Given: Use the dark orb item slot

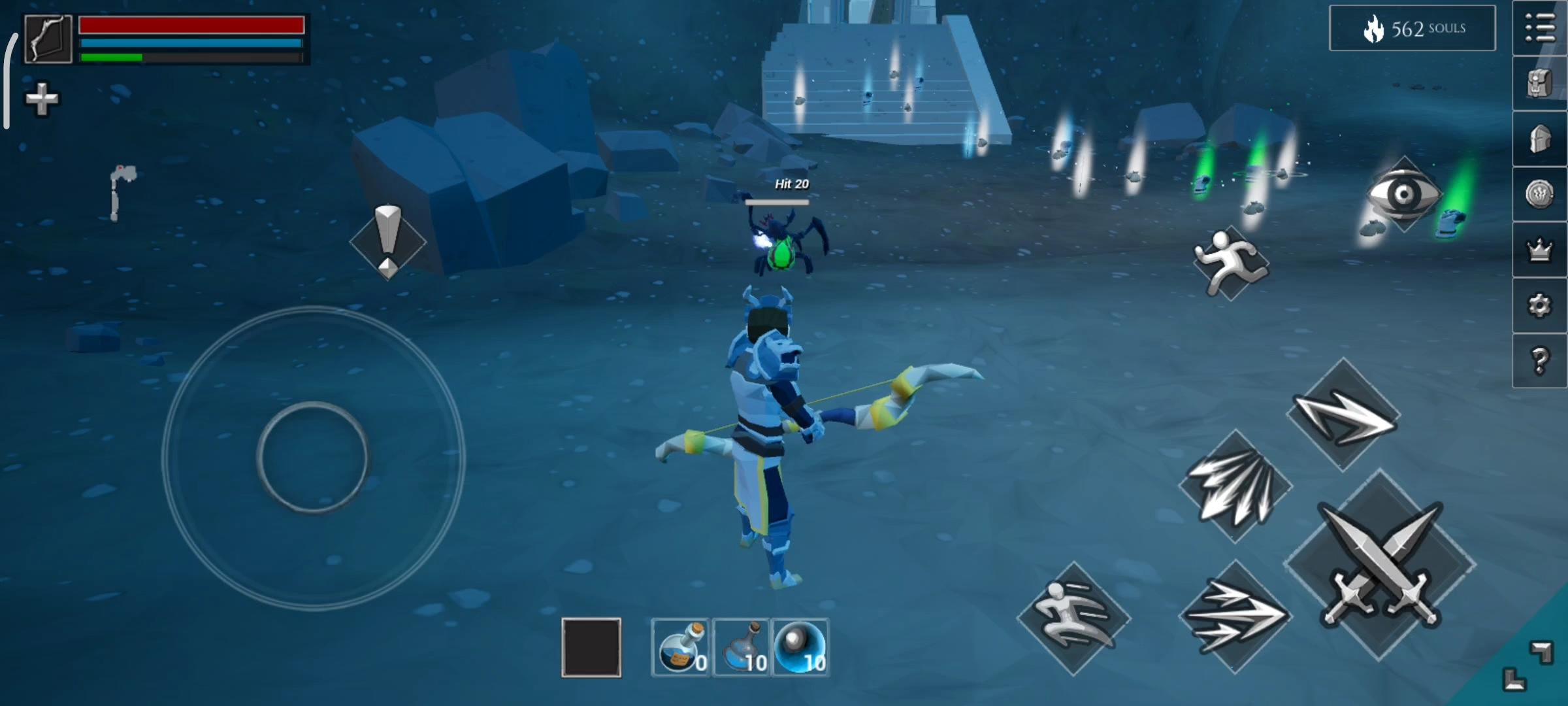Looking at the screenshot, I should (800, 647).
